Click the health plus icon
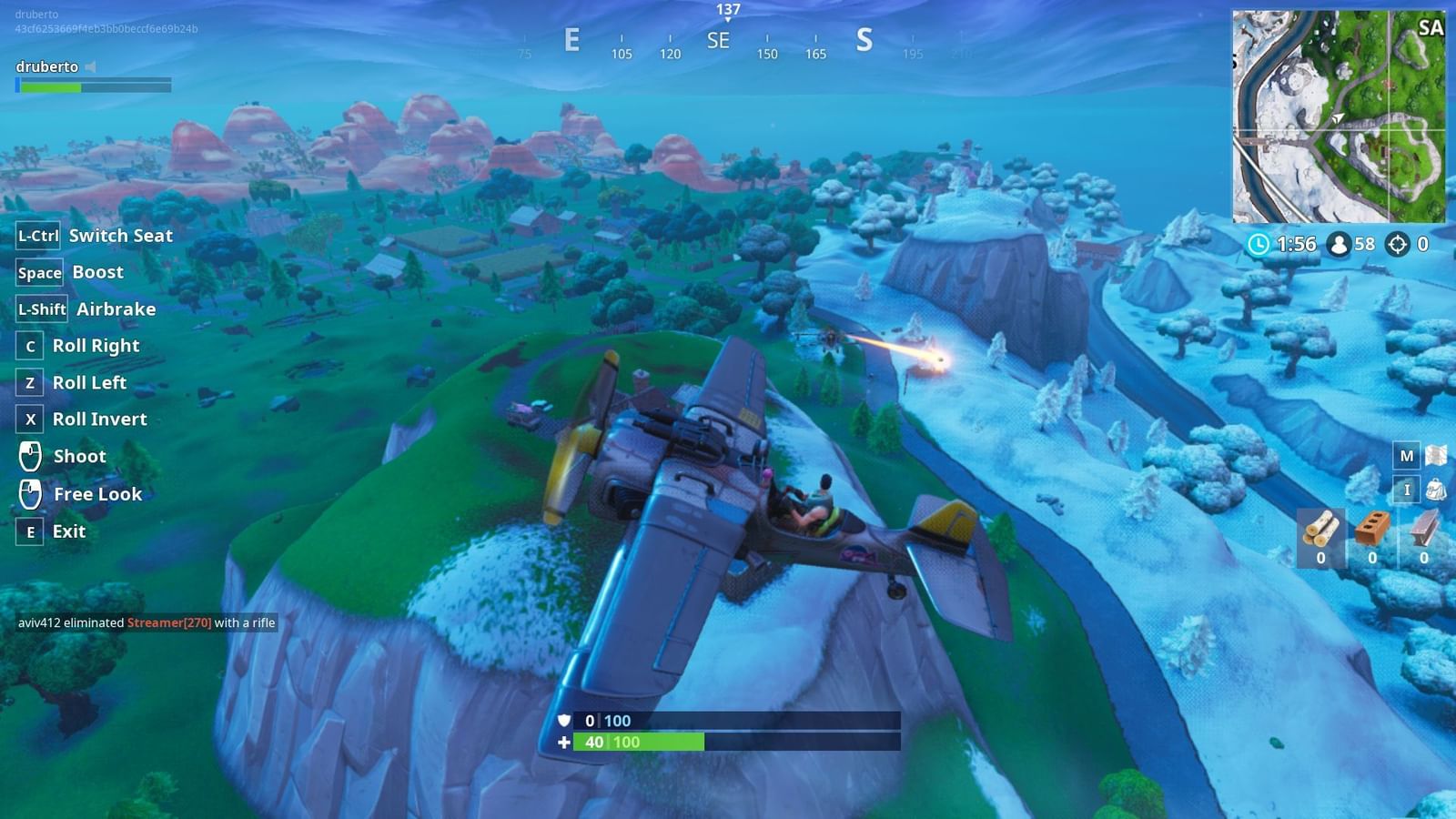The width and height of the screenshot is (1456, 819). 566,743
